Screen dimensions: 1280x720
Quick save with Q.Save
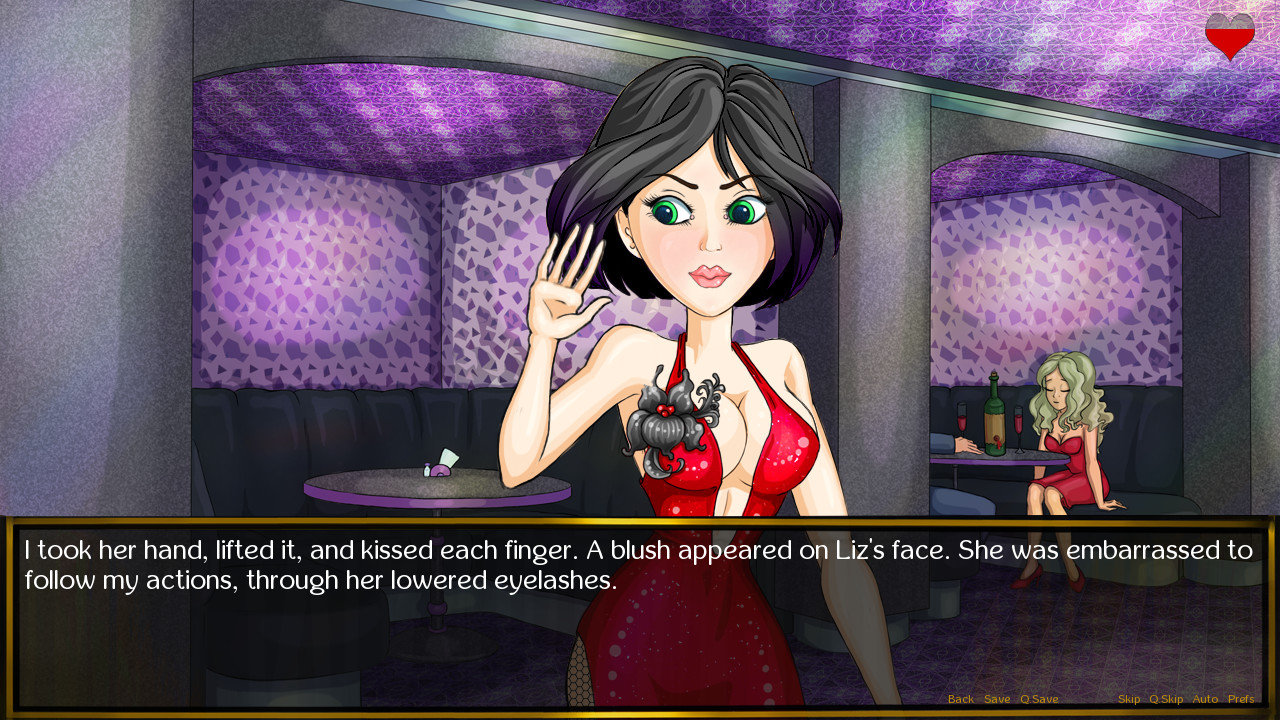[1039, 699]
